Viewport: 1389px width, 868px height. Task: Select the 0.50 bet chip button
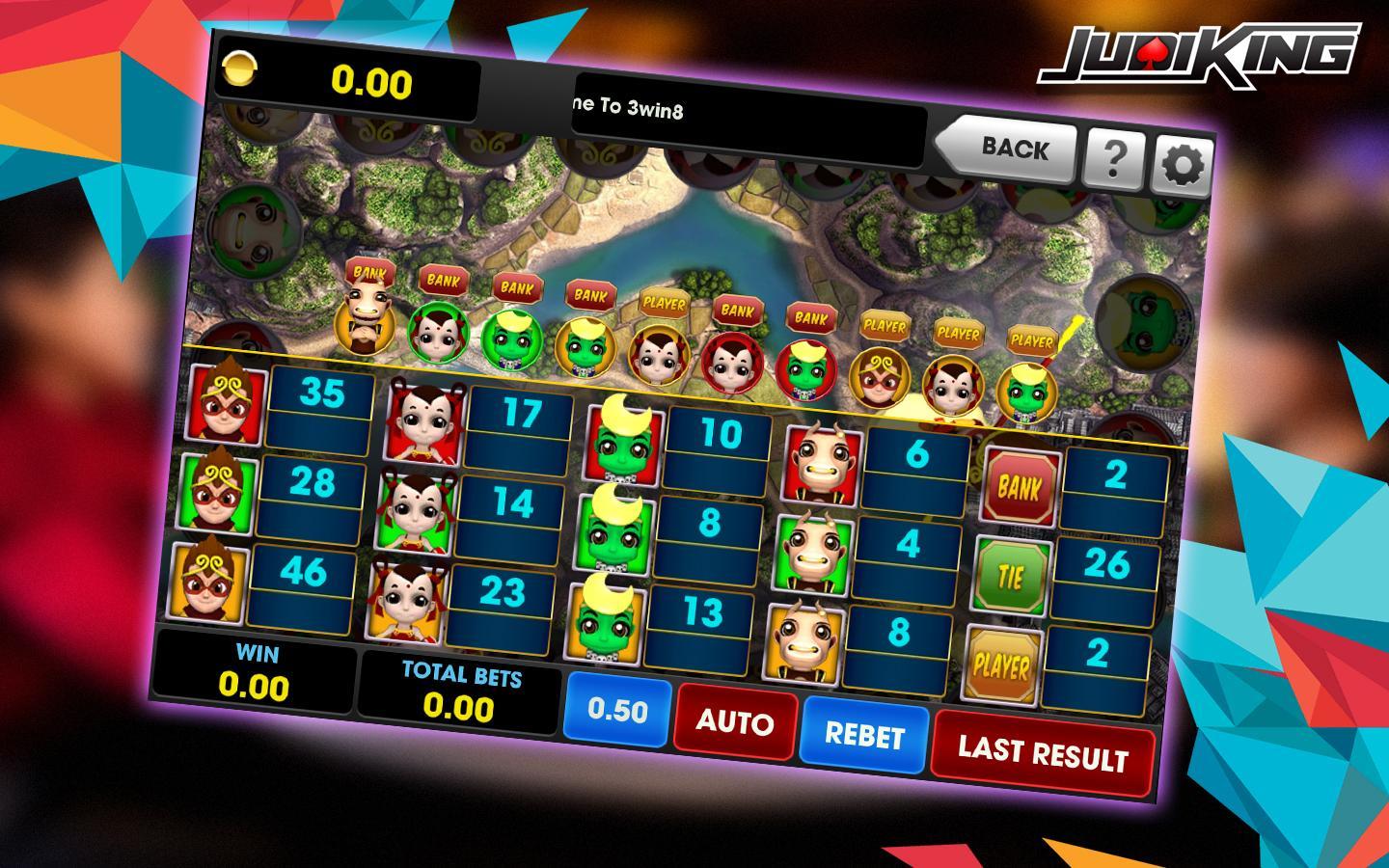coord(617,709)
